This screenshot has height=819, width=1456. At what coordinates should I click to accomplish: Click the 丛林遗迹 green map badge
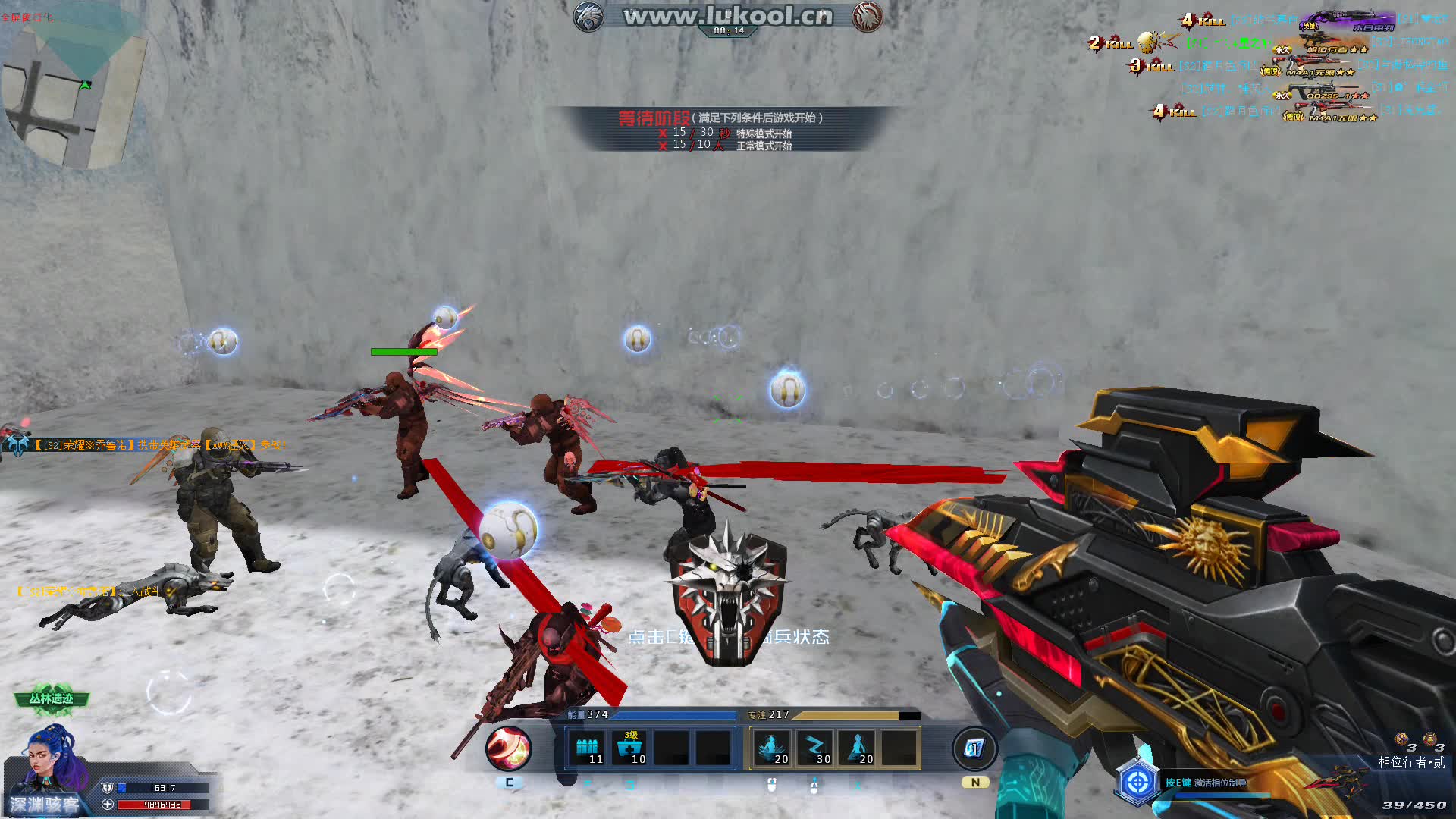pos(52,699)
